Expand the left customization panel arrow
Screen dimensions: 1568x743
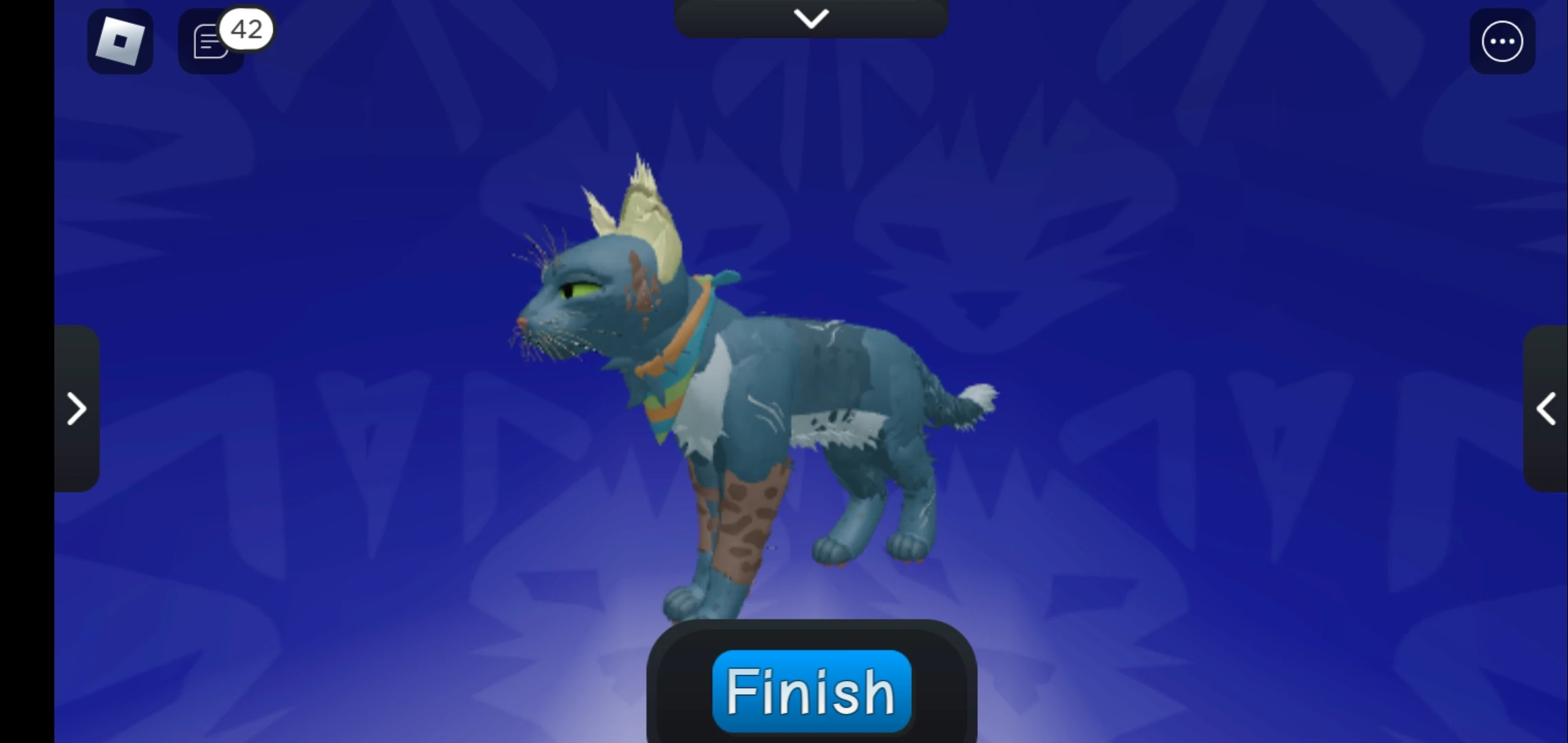click(x=77, y=409)
